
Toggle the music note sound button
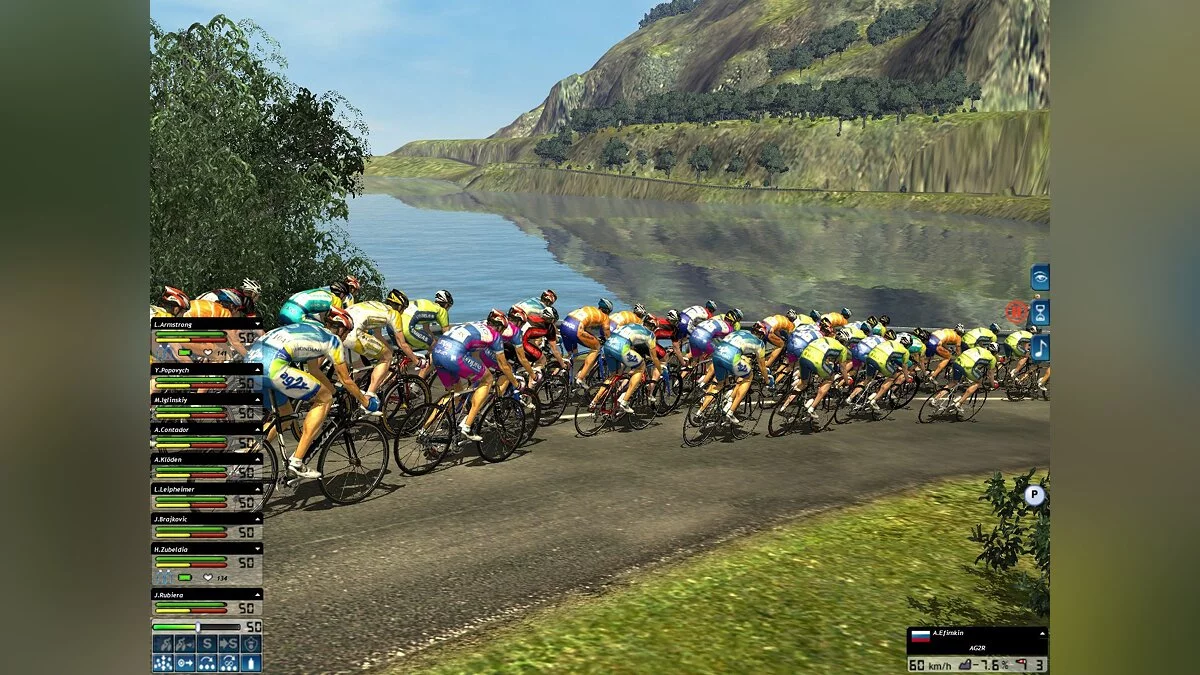click(x=1040, y=347)
